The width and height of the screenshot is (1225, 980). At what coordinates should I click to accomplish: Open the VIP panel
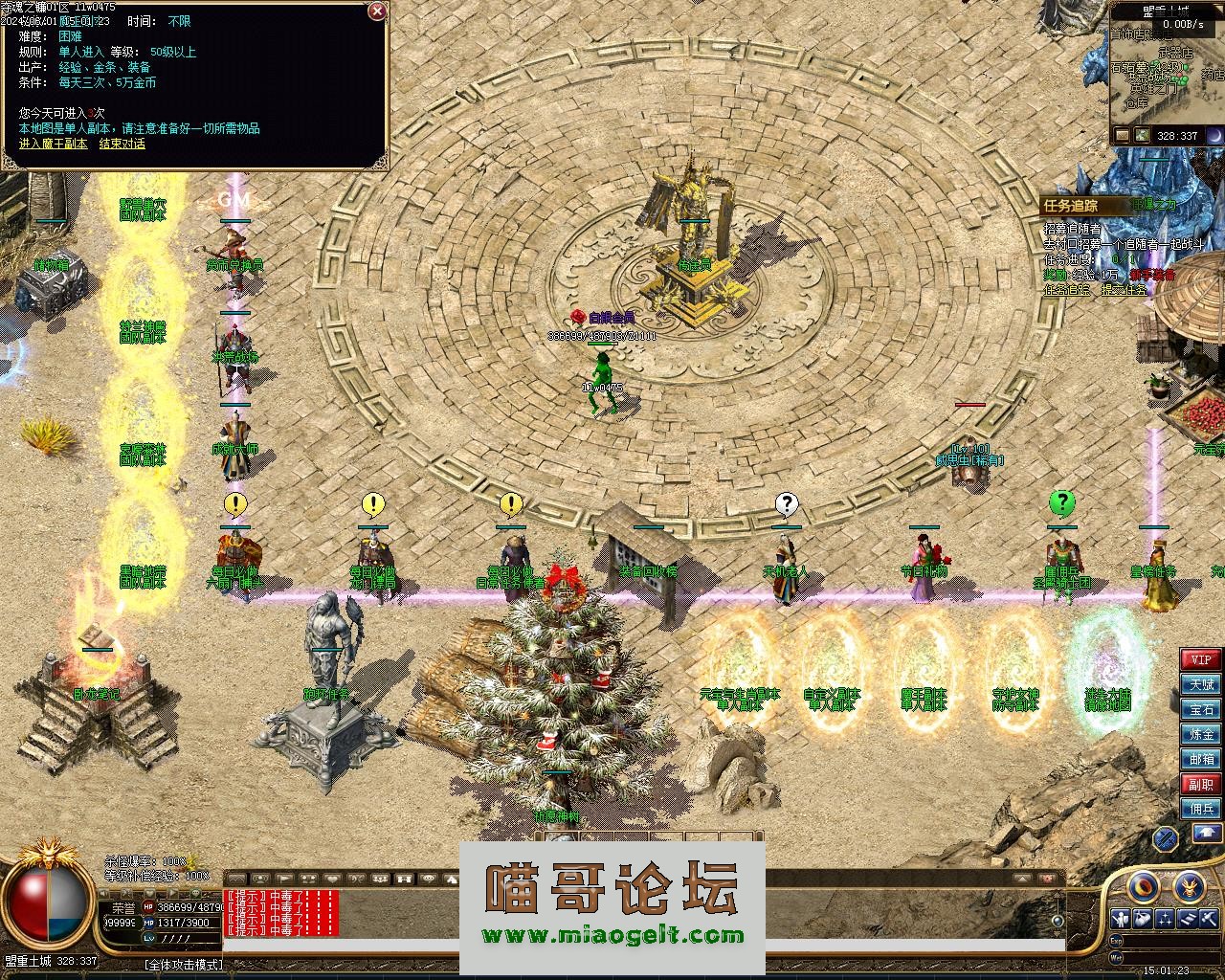pyautogui.click(x=1201, y=659)
